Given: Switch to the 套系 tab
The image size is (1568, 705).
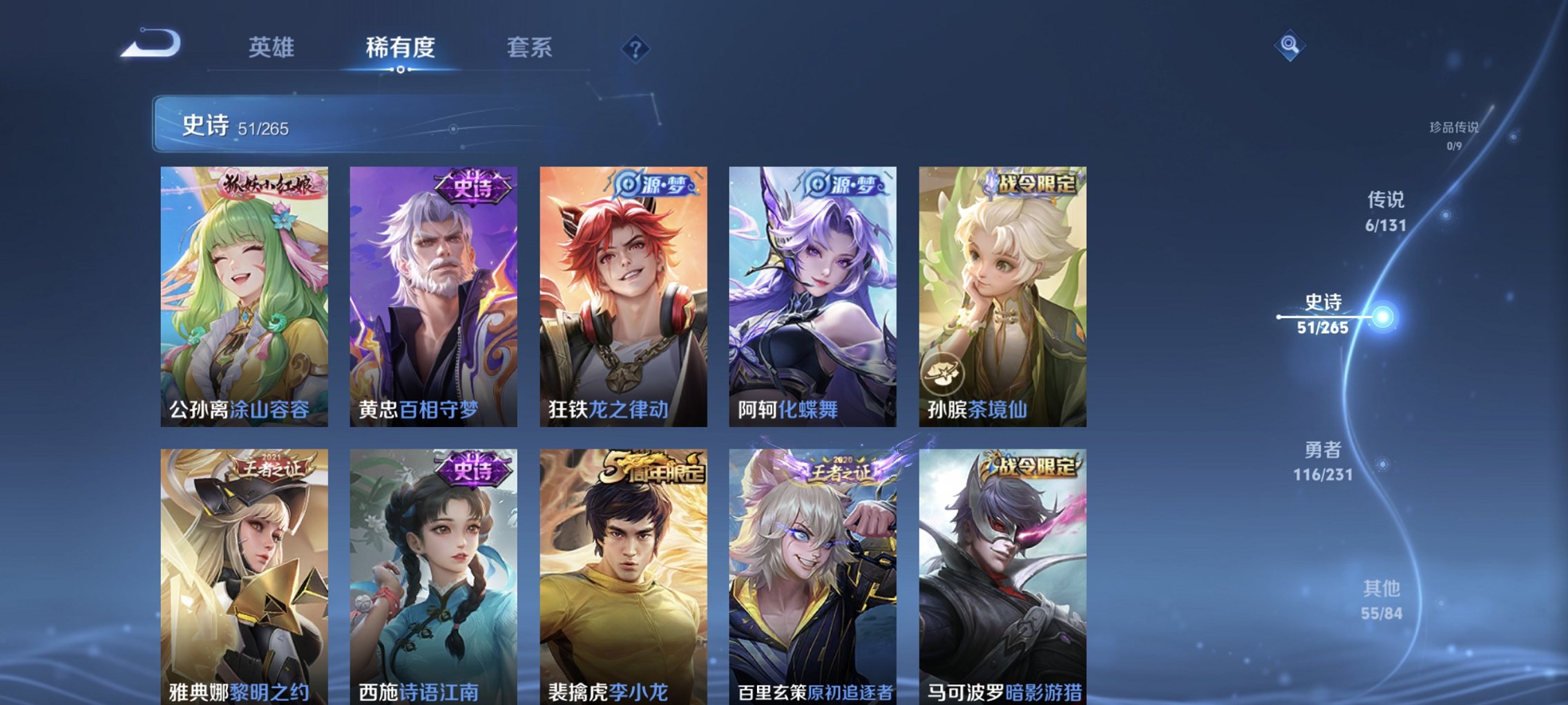Looking at the screenshot, I should pyautogui.click(x=527, y=48).
